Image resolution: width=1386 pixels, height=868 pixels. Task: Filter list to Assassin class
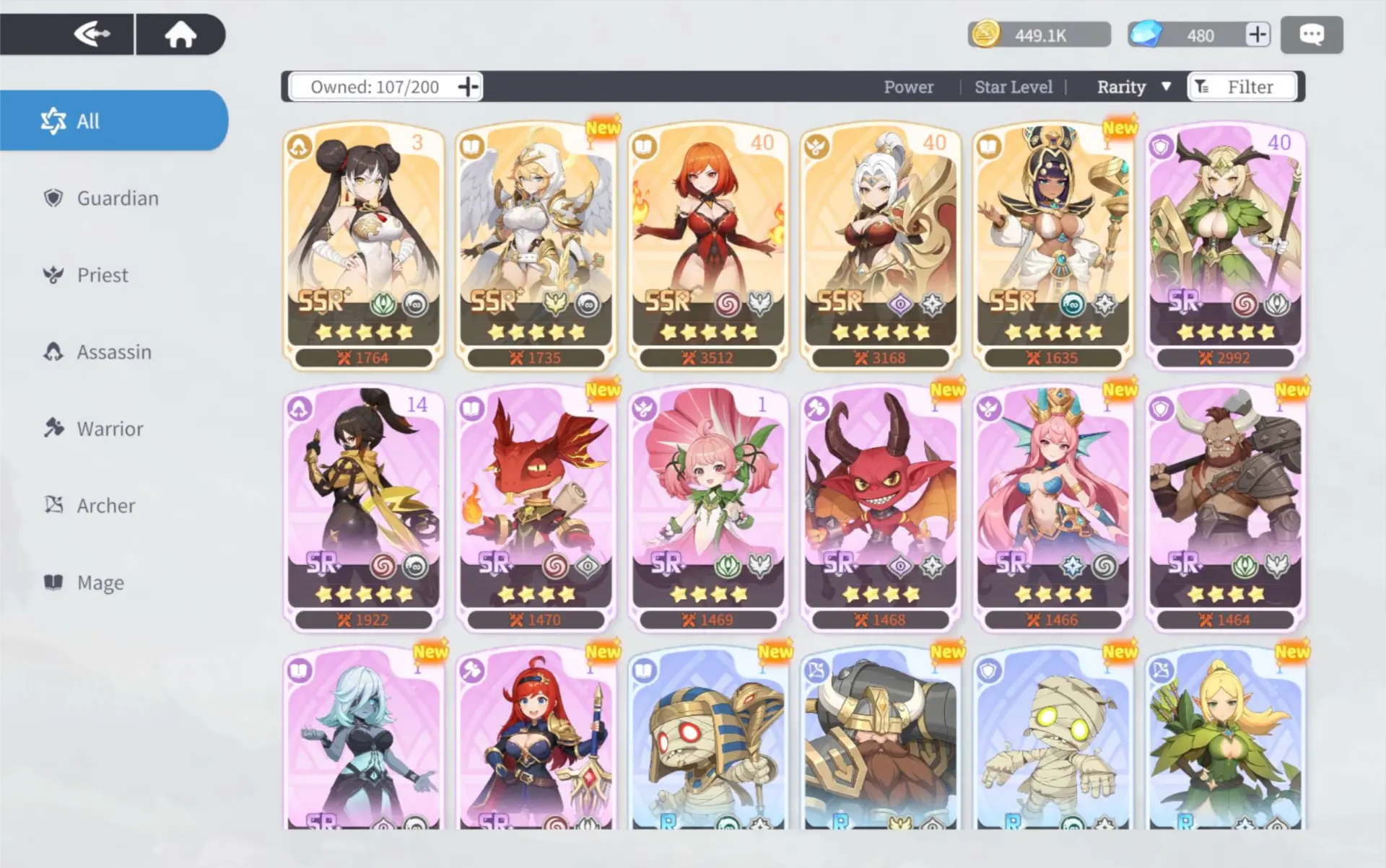[113, 352]
